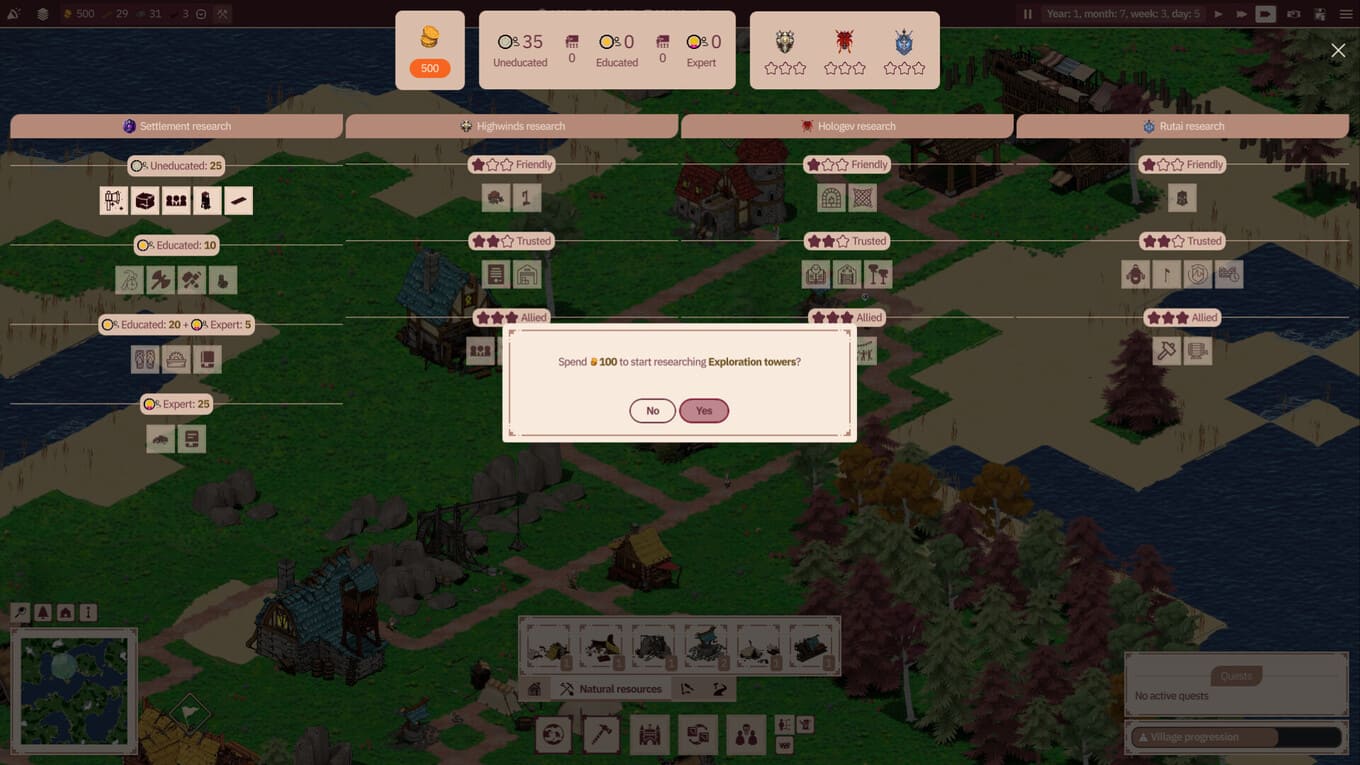This screenshot has height=765, width=1360.
Task: Click the gold coins treasury panel
Action: (430, 50)
